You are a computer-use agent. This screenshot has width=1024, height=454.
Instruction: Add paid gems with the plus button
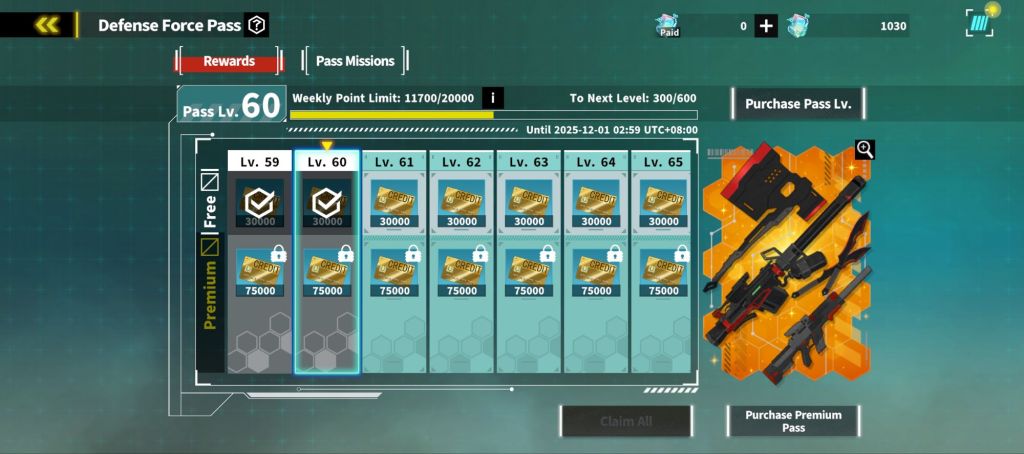[x=766, y=26]
